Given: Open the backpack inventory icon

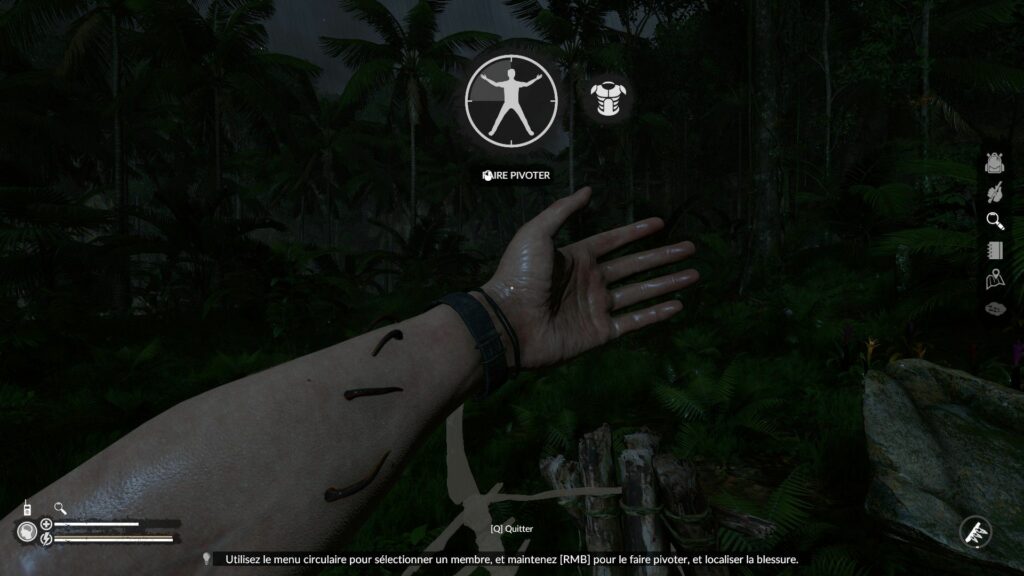Looking at the screenshot, I should click(994, 163).
